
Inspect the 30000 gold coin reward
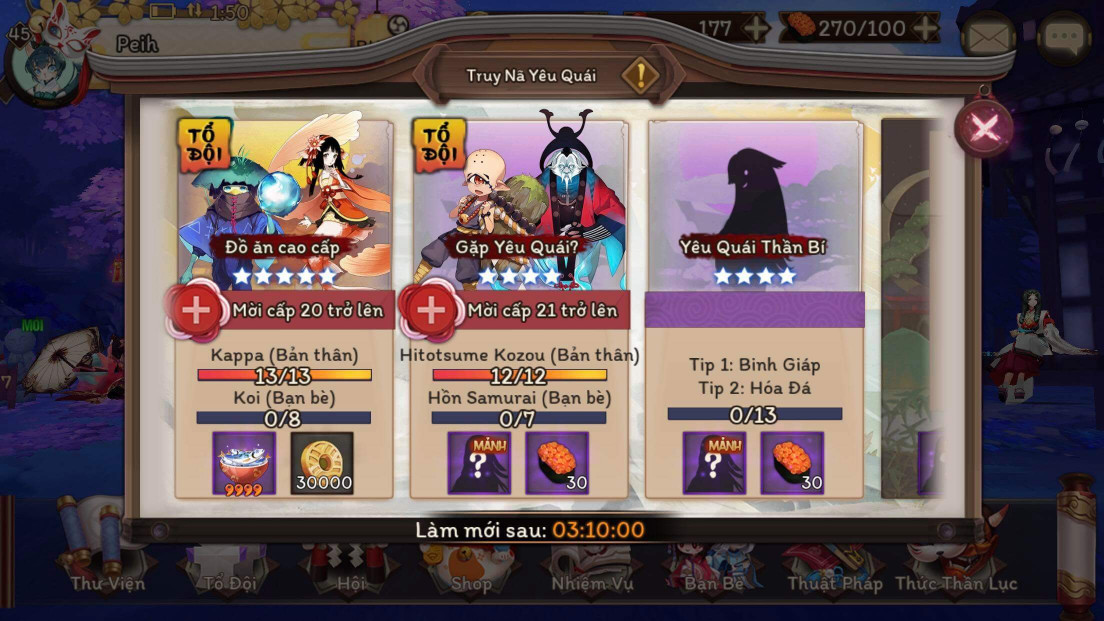point(322,463)
